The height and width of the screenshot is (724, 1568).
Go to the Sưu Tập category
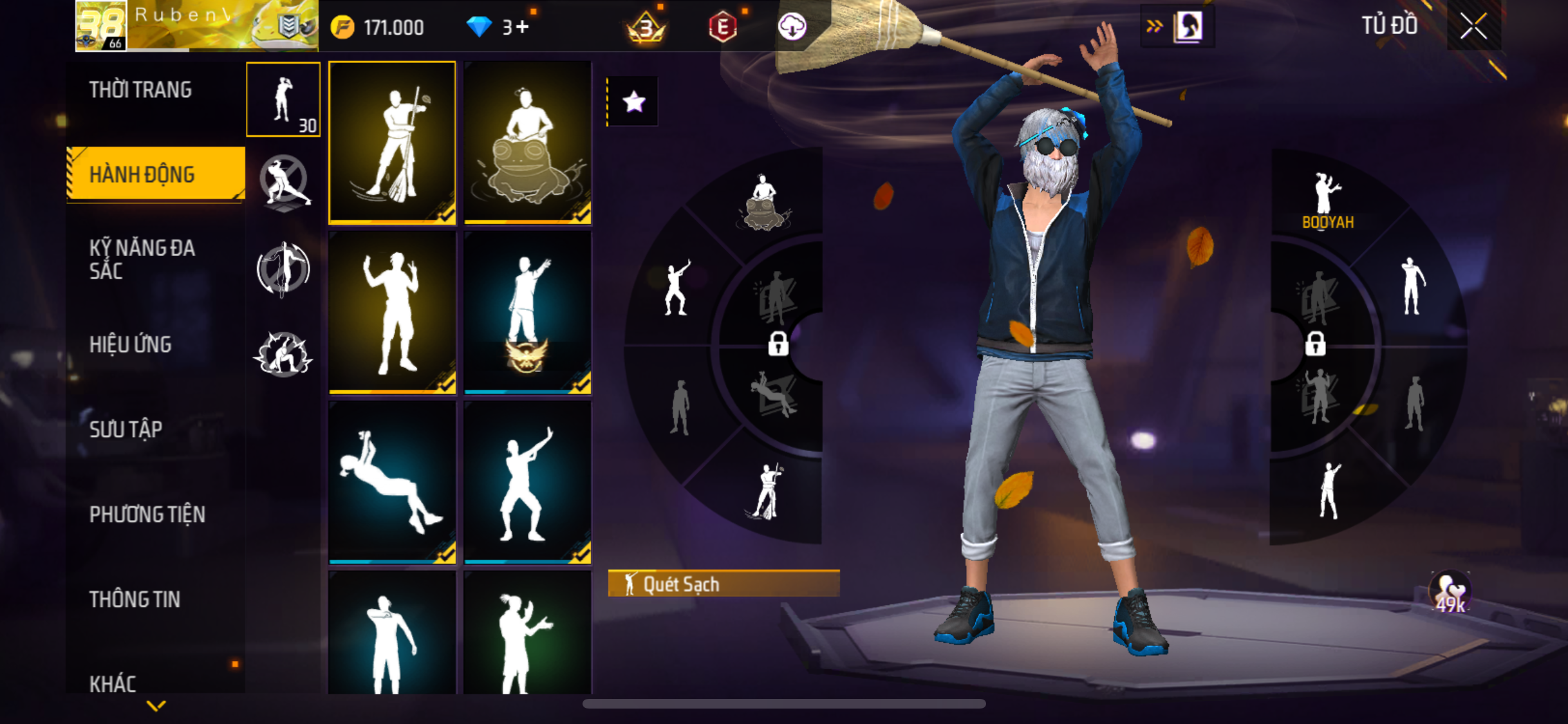click(126, 429)
